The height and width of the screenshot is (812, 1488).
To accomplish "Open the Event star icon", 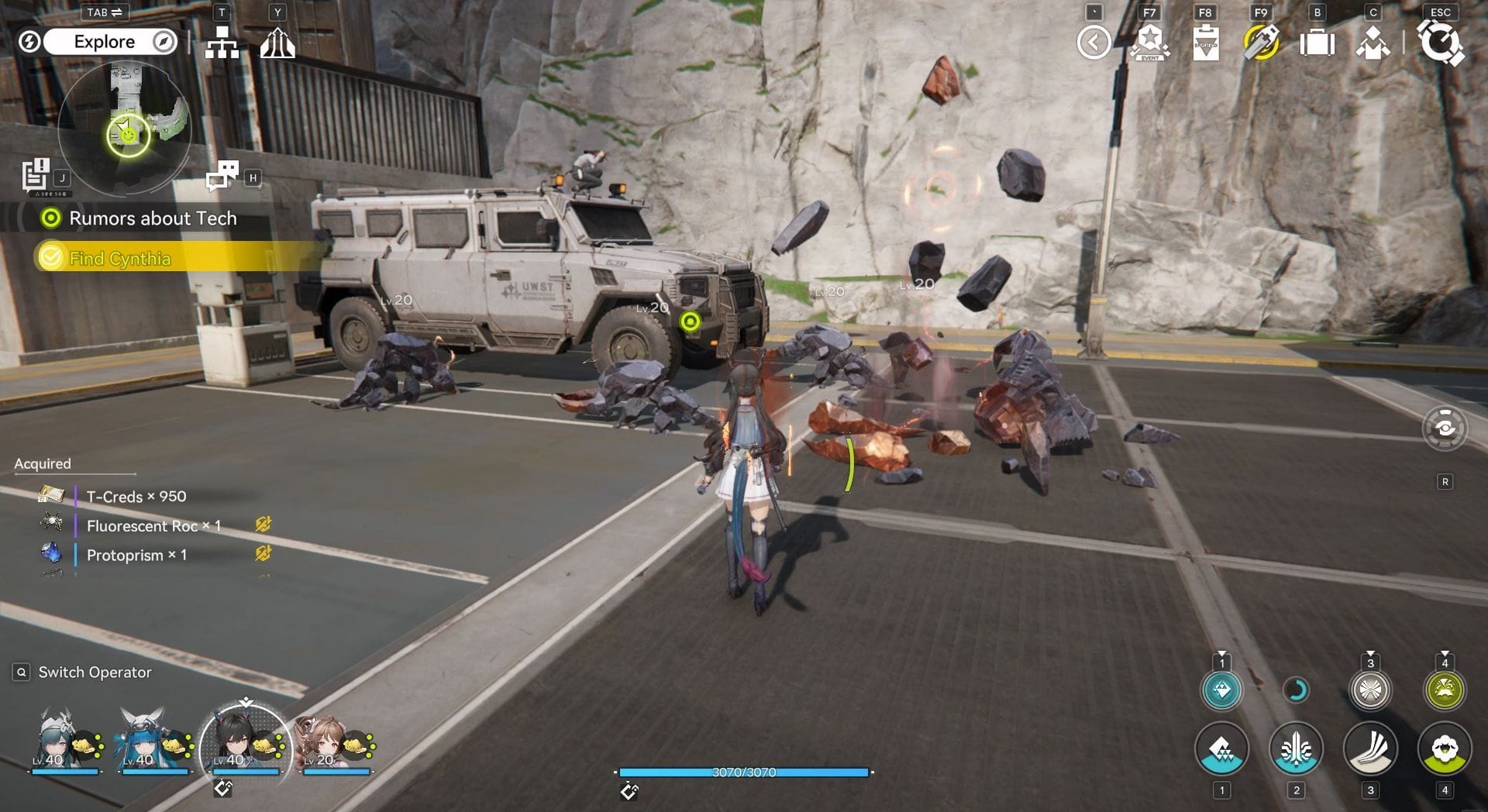I will (1149, 43).
